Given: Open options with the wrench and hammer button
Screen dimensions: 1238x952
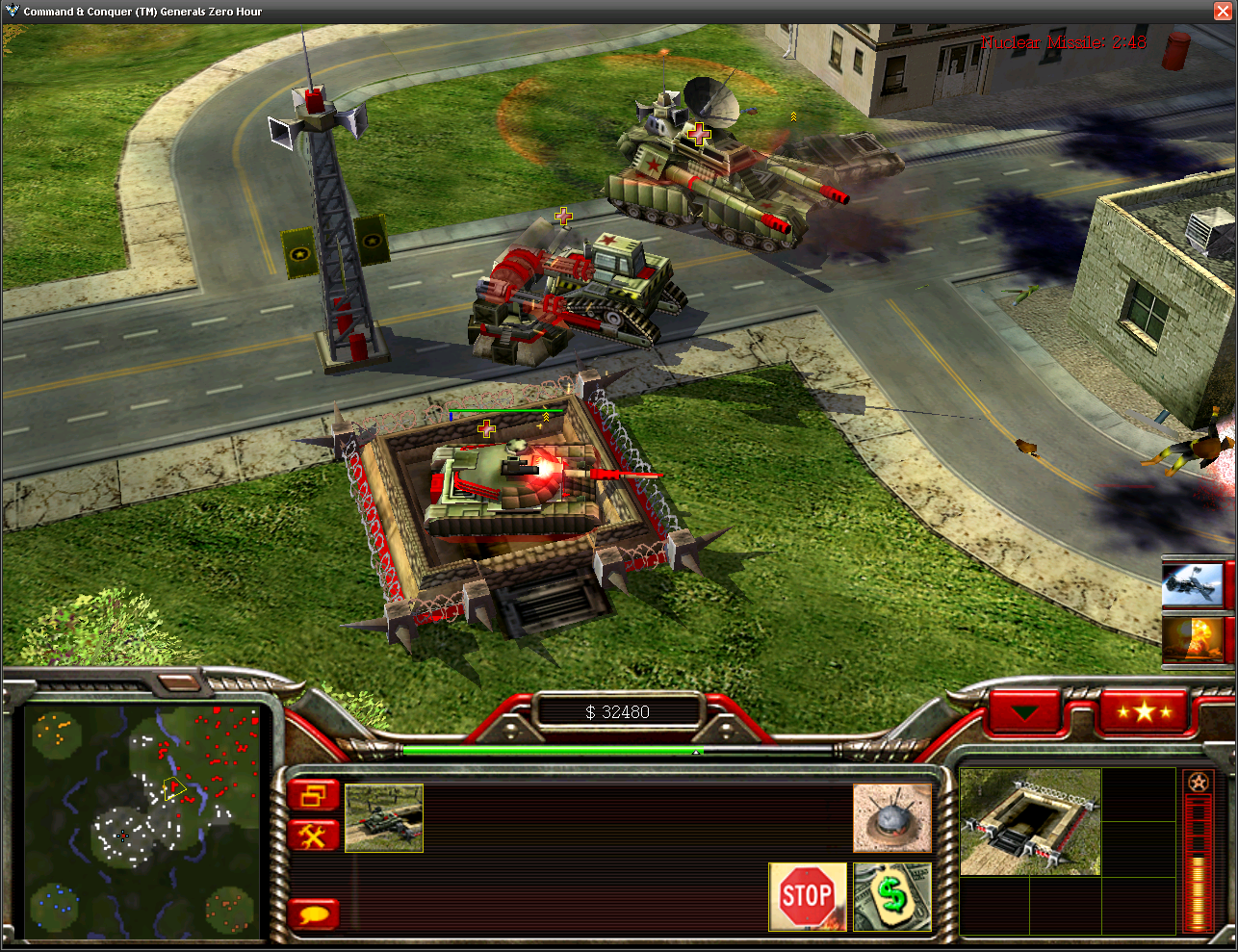Looking at the screenshot, I should click(x=314, y=836).
